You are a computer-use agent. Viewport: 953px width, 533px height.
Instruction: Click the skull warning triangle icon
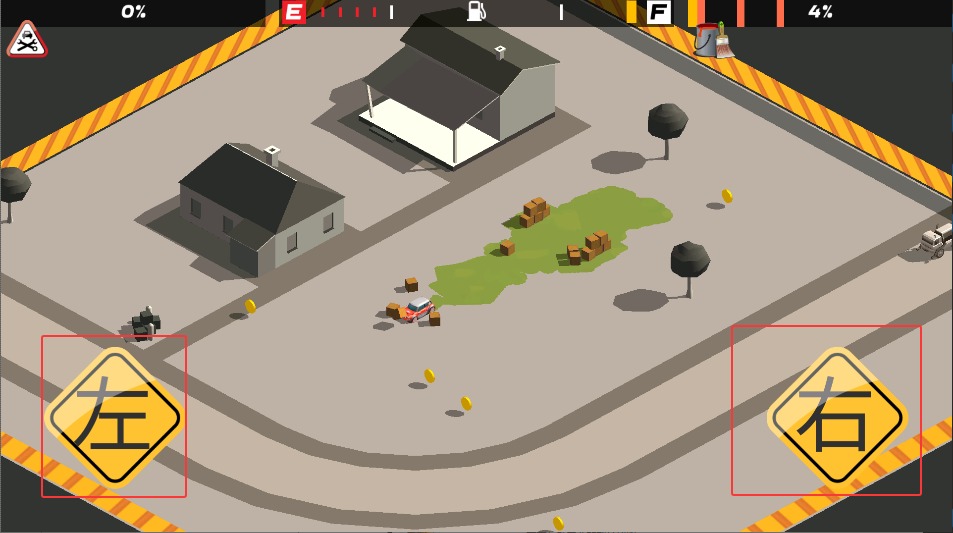[27, 41]
